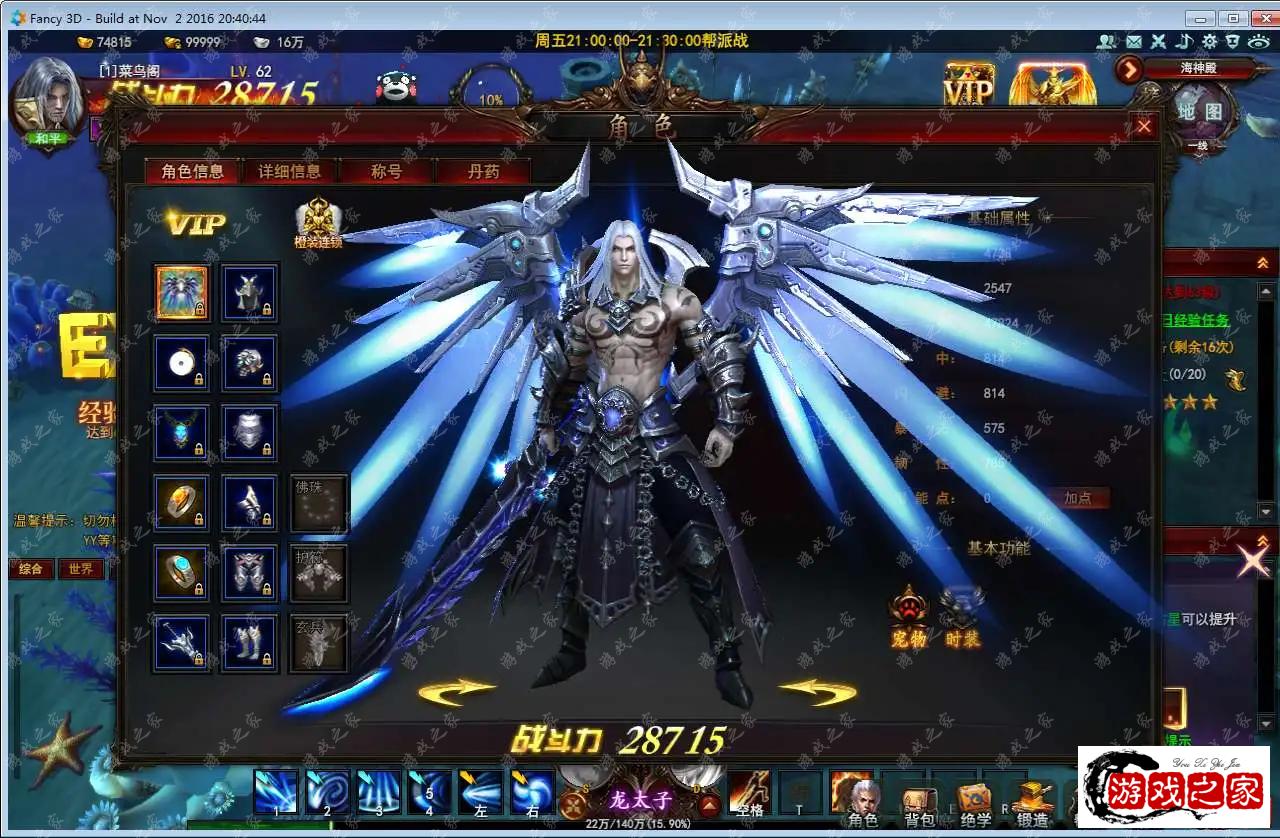This screenshot has width=1280, height=838.
Task: Select the equipped boots slot
Action: tap(249, 642)
